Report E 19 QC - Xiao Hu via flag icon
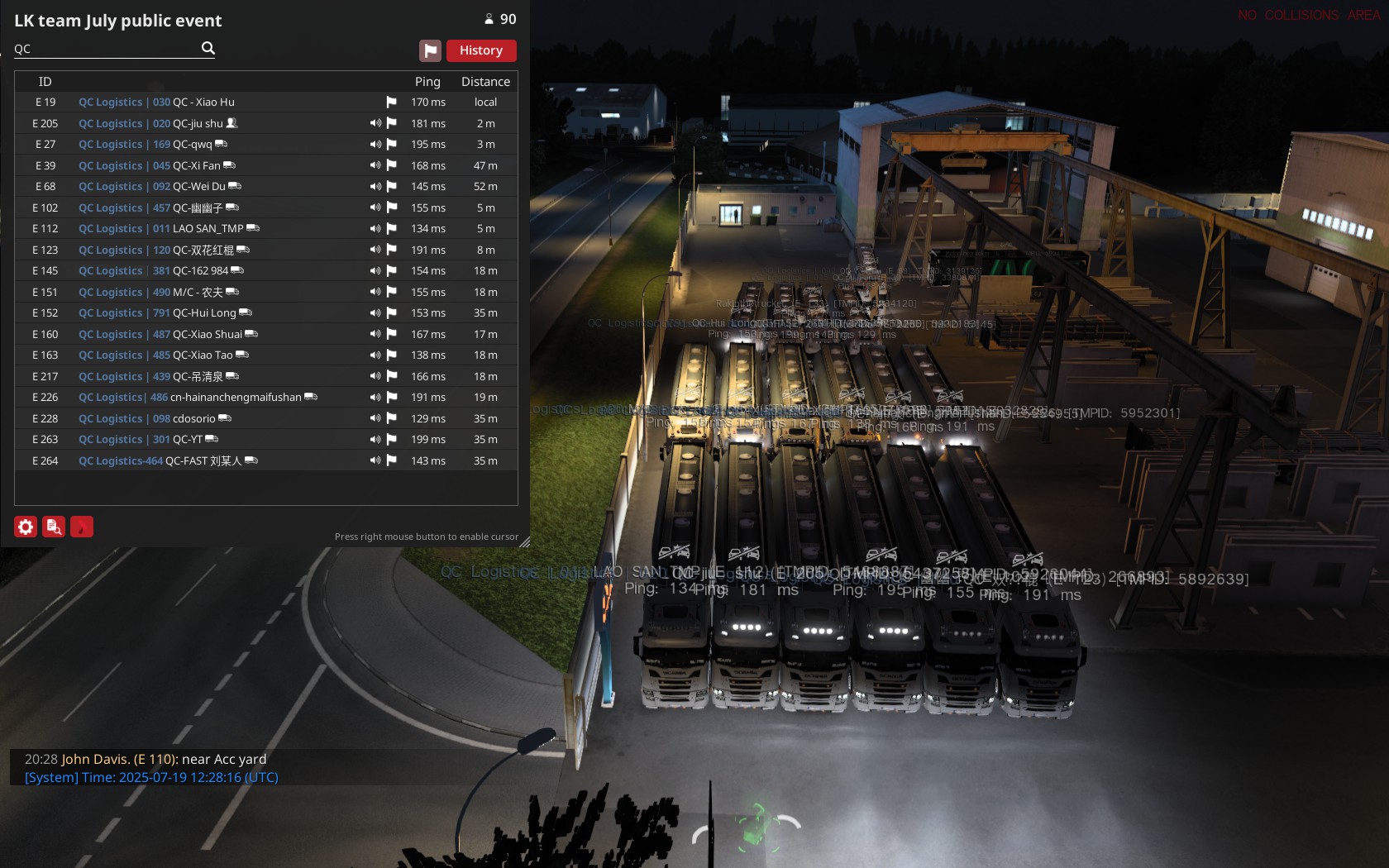This screenshot has height=868, width=1389. tap(391, 102)
